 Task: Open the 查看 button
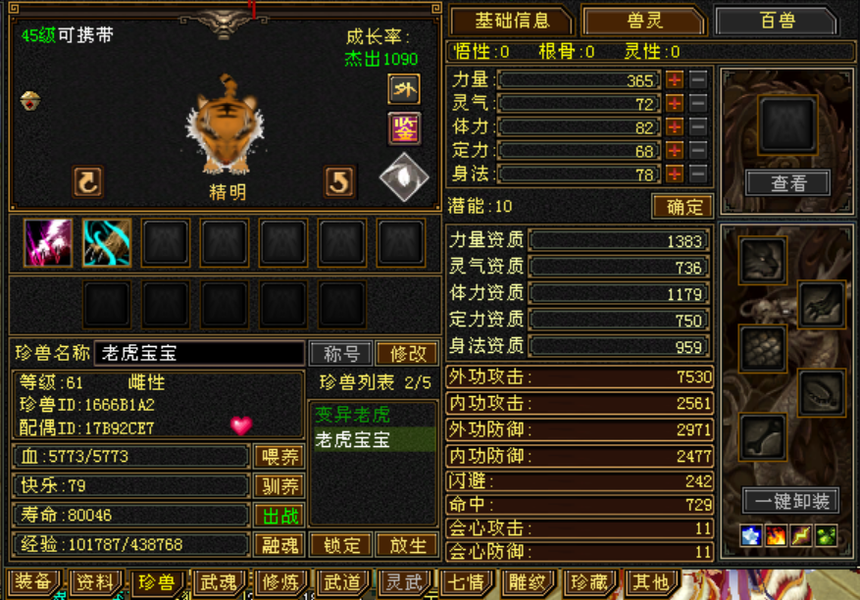[x=788, y=183]
